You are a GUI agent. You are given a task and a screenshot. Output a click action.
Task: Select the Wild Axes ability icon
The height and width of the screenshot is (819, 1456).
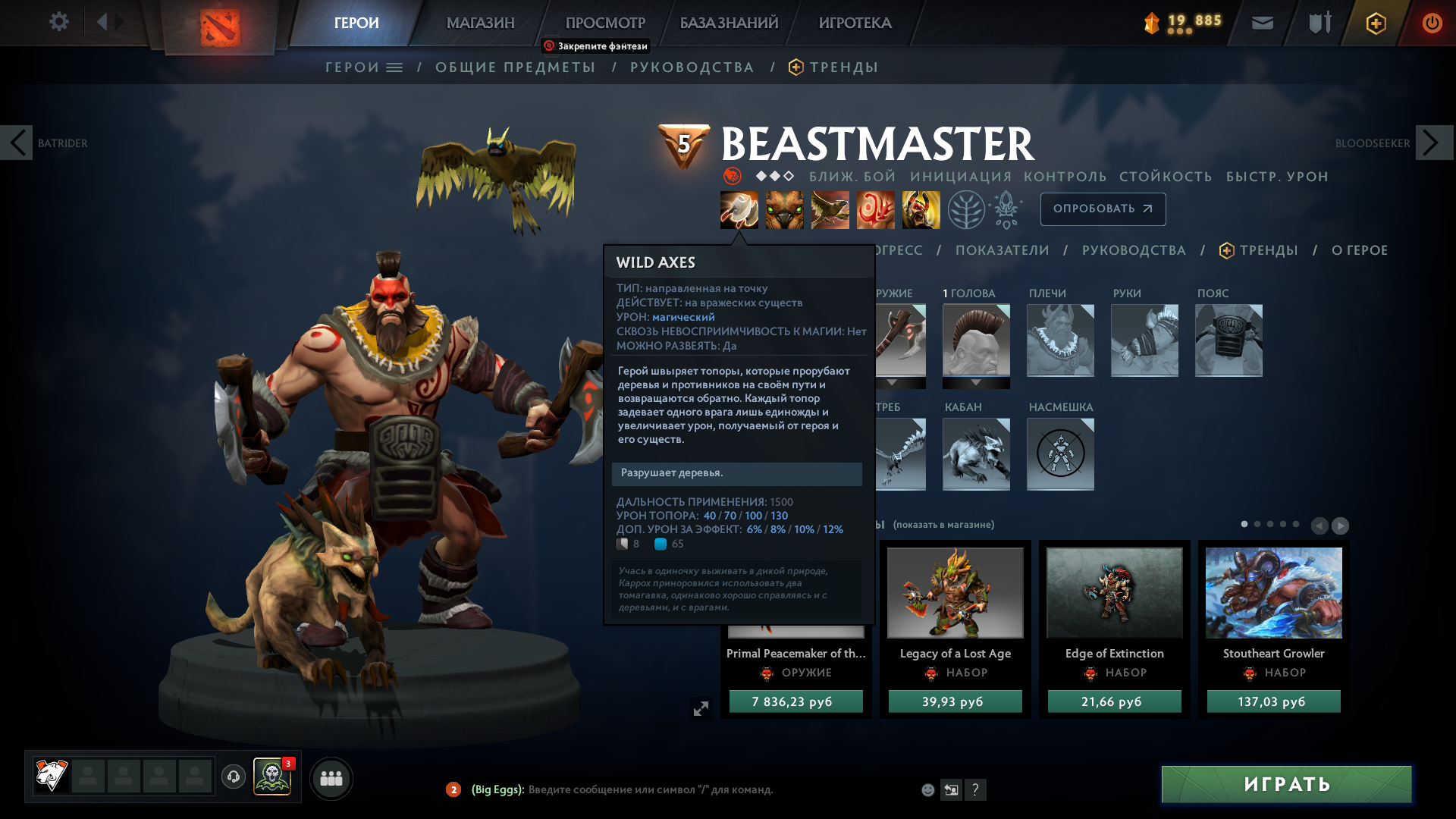(x=739, y=209)
